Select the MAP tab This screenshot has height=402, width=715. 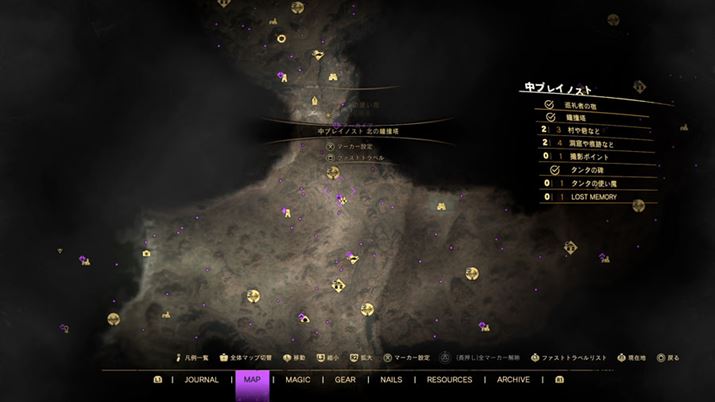pos(252,380)
